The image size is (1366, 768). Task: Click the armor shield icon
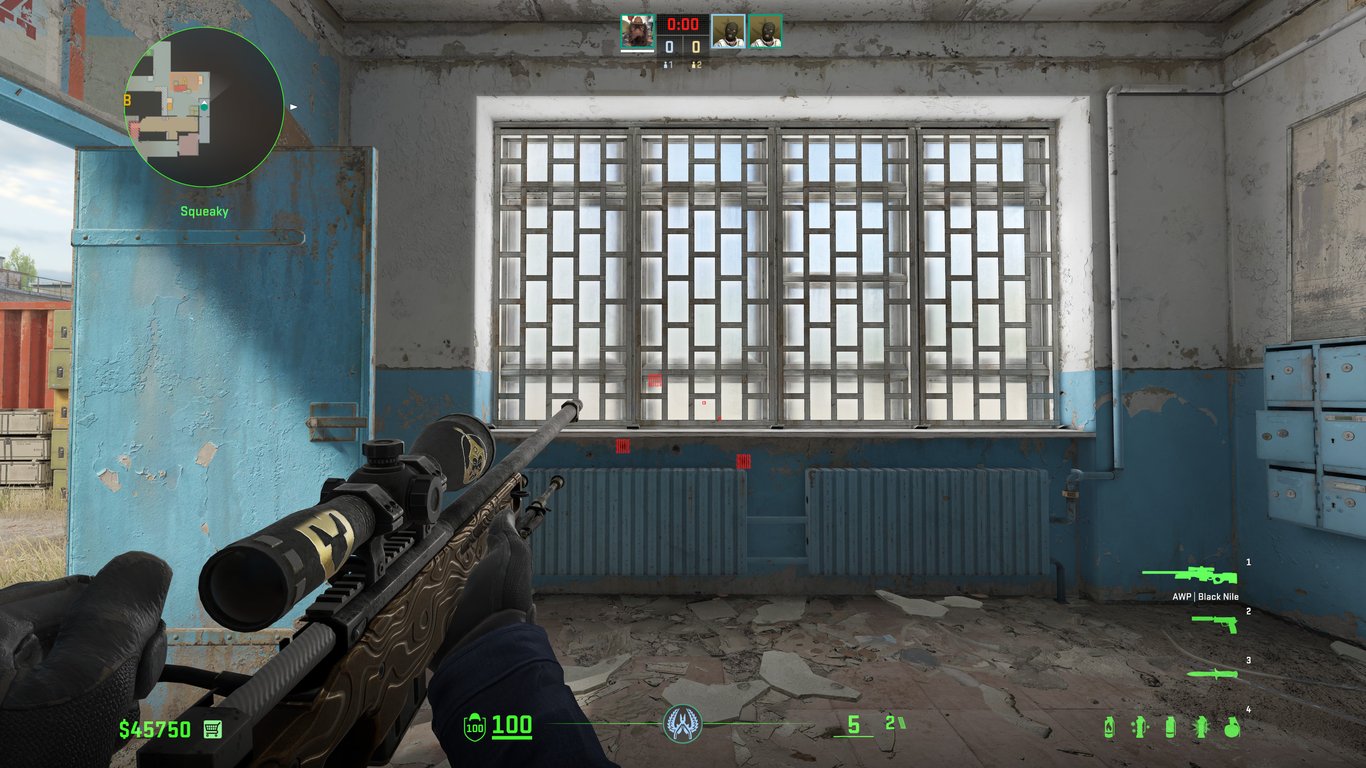pos(474,727)
